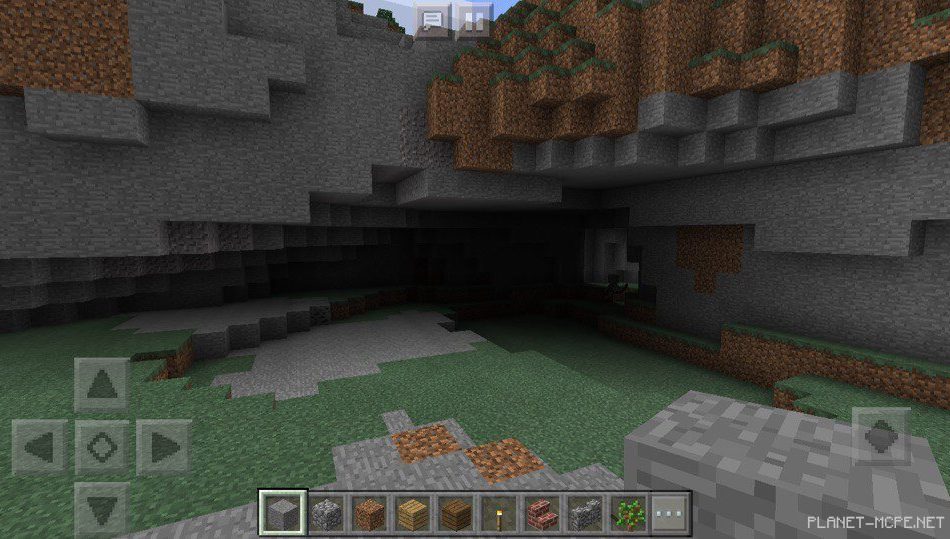Open the inventory with the three-dots button
This screenshot has width=950, height=539.
click(668, 514)
